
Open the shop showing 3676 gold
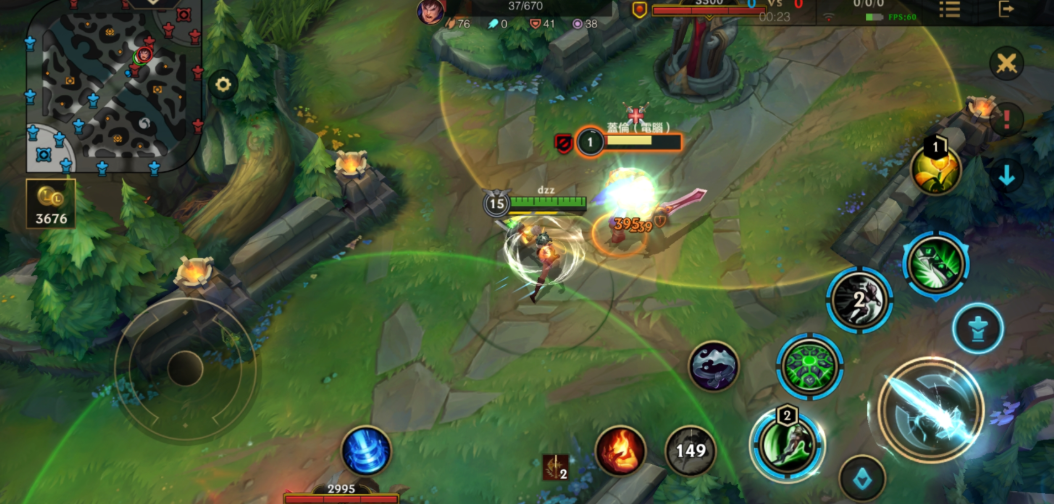[50, 203]
